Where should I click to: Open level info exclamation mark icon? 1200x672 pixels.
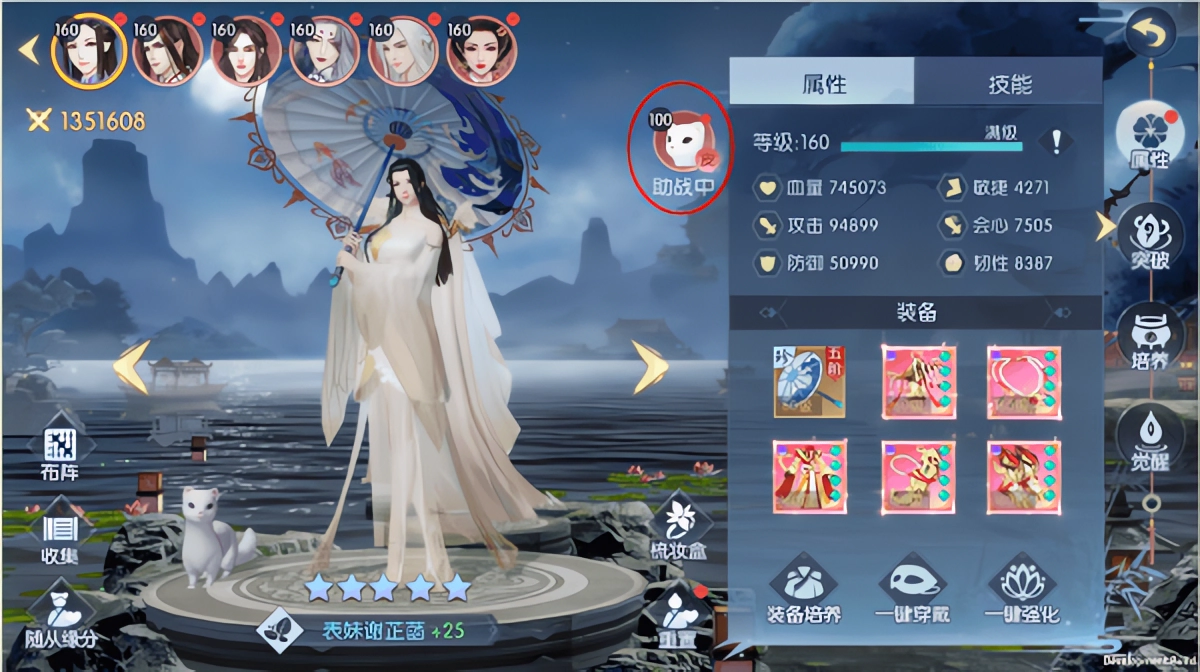click(x=1056, y=142)
